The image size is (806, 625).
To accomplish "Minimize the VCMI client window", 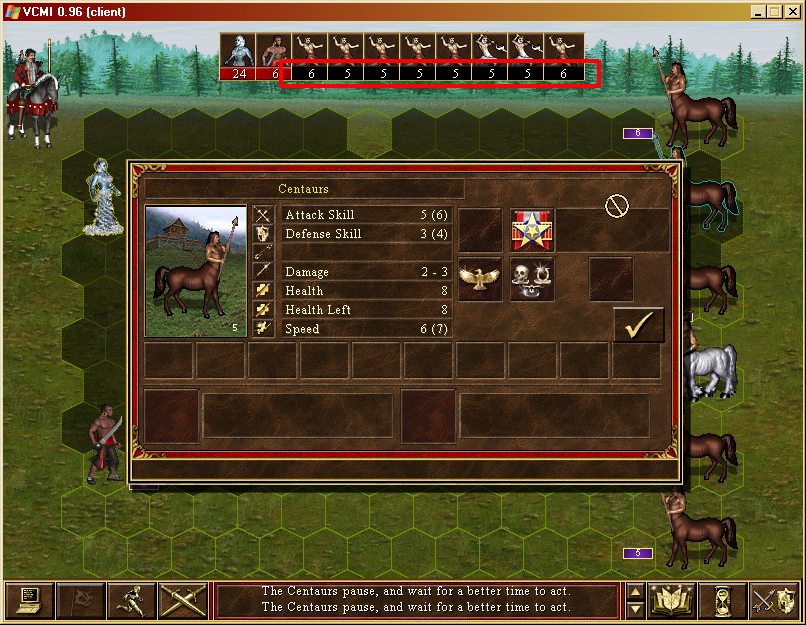I will (759, 11).
